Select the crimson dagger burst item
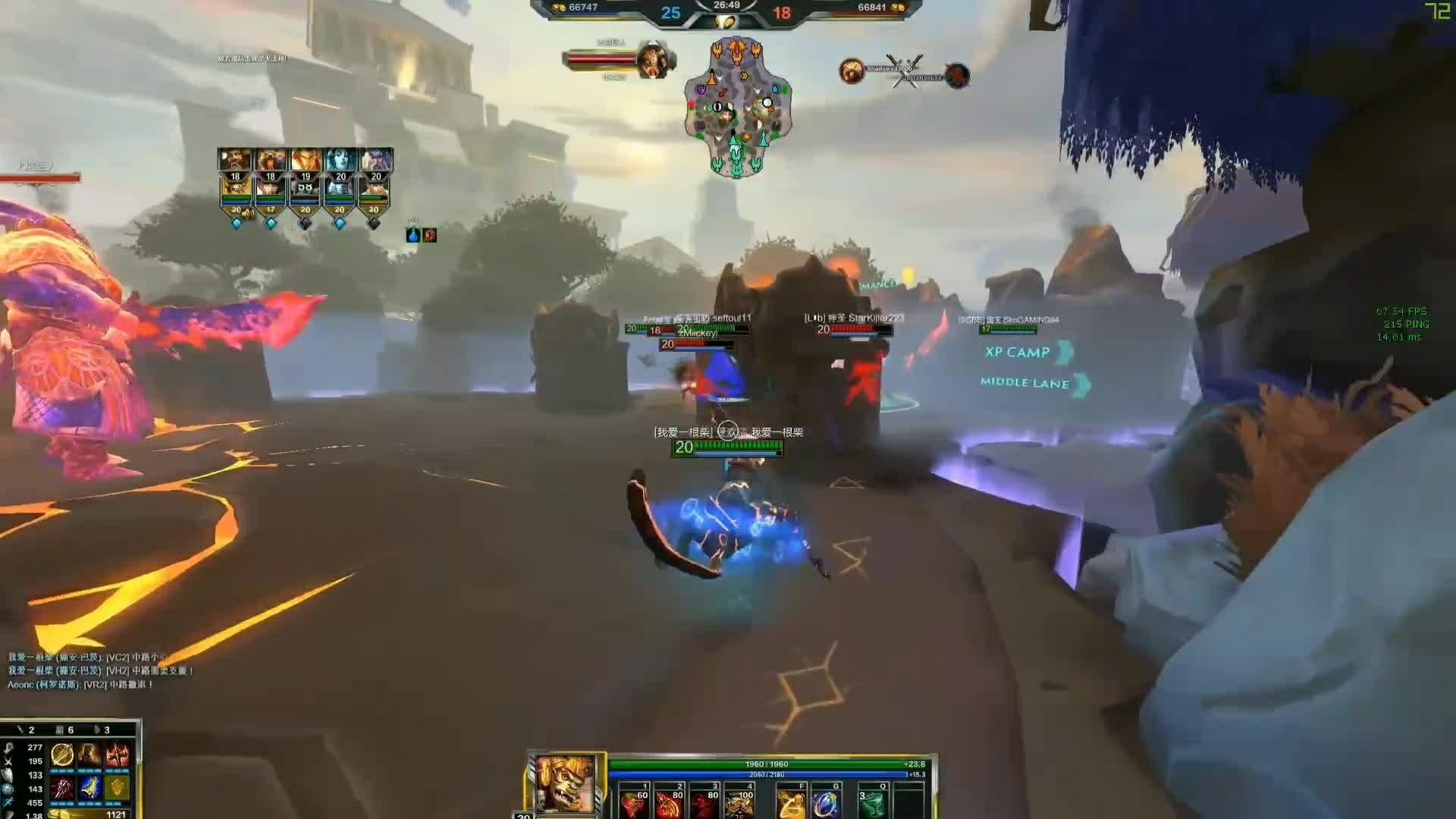Image resolution: width=1456 pixels, height=819 pixels. (x=62, y=788)
